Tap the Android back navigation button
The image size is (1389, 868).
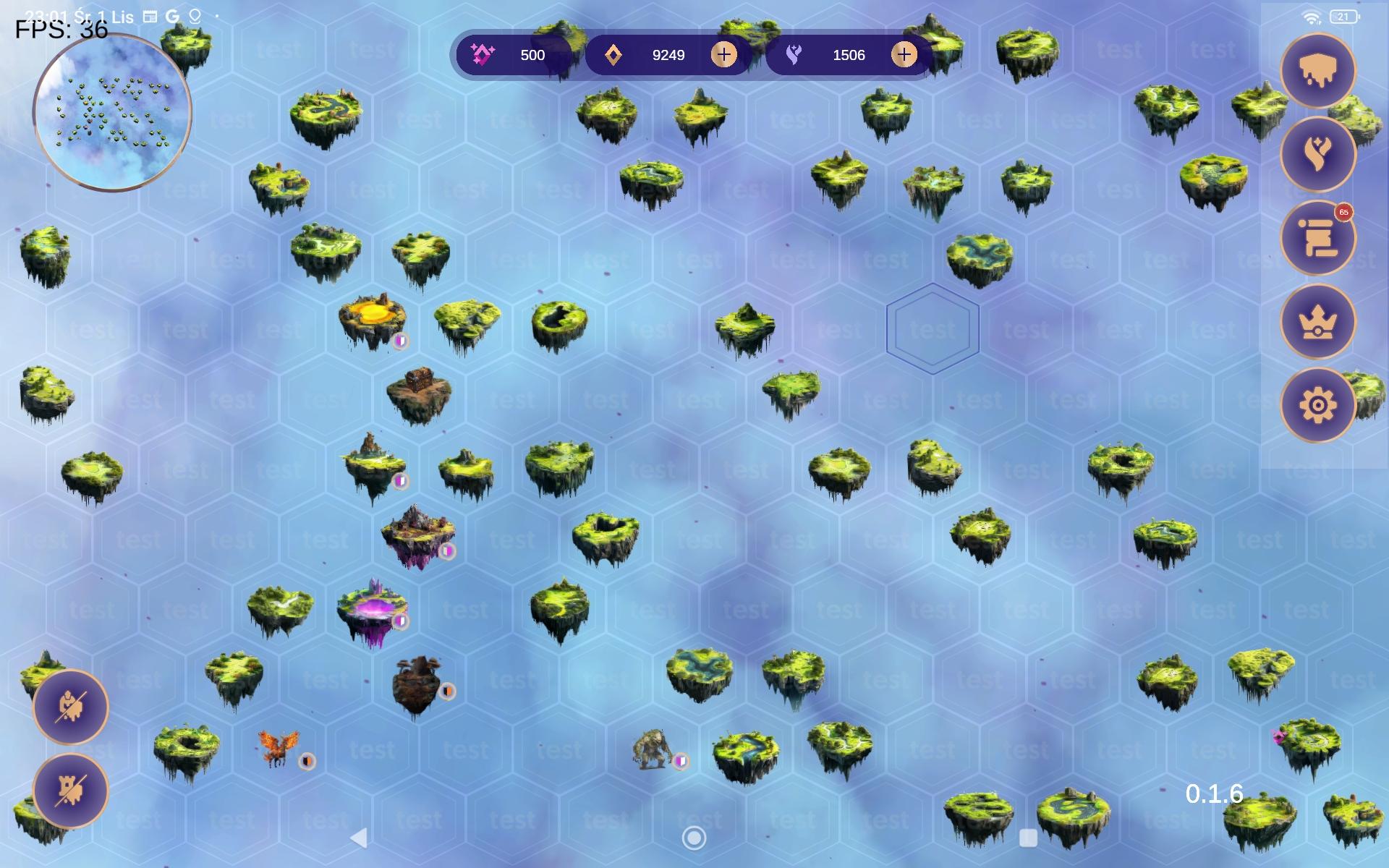[359, 838]
